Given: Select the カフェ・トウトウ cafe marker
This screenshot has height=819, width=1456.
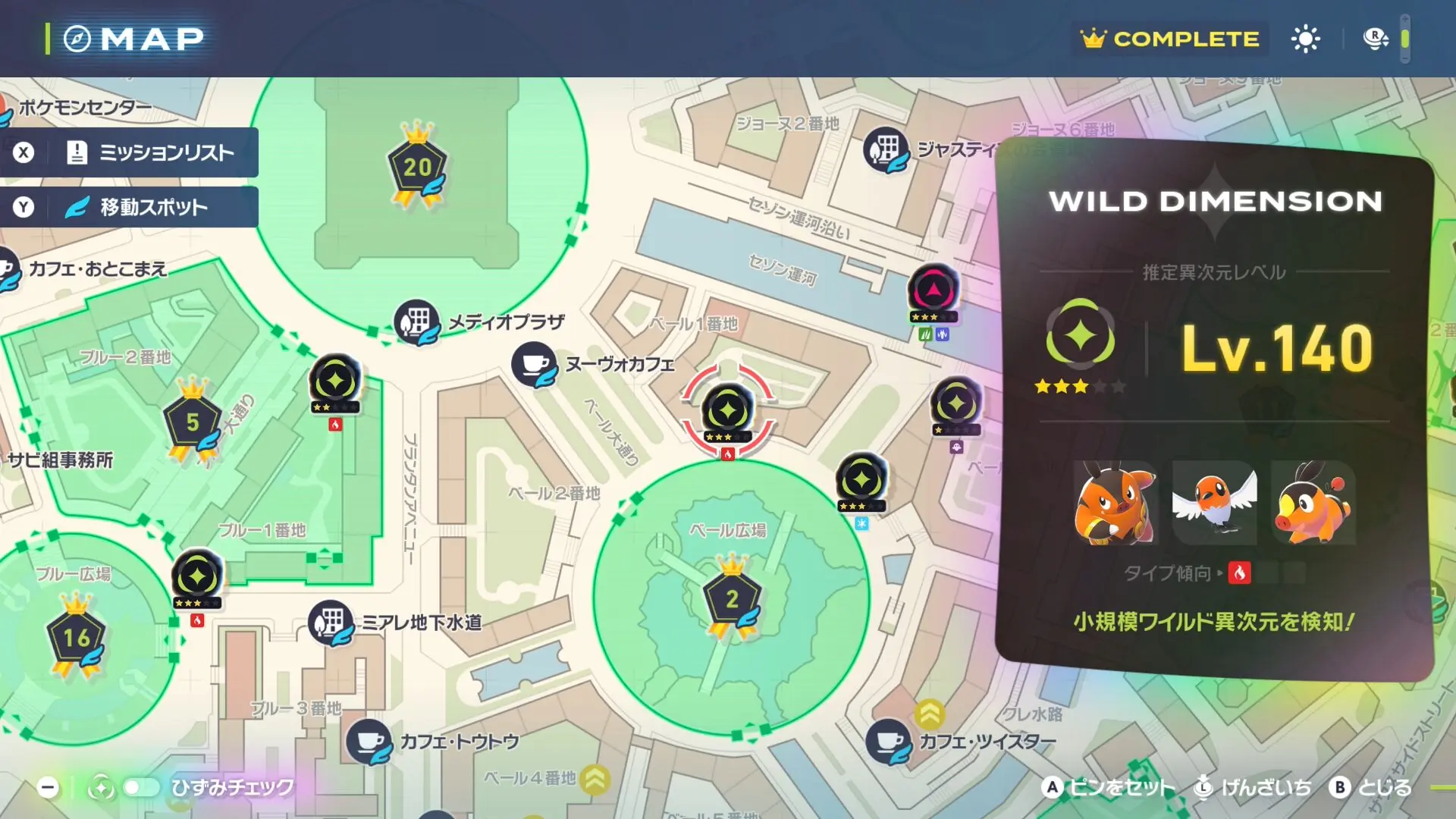Looking at the screenshot, I should tap(369, 741).
